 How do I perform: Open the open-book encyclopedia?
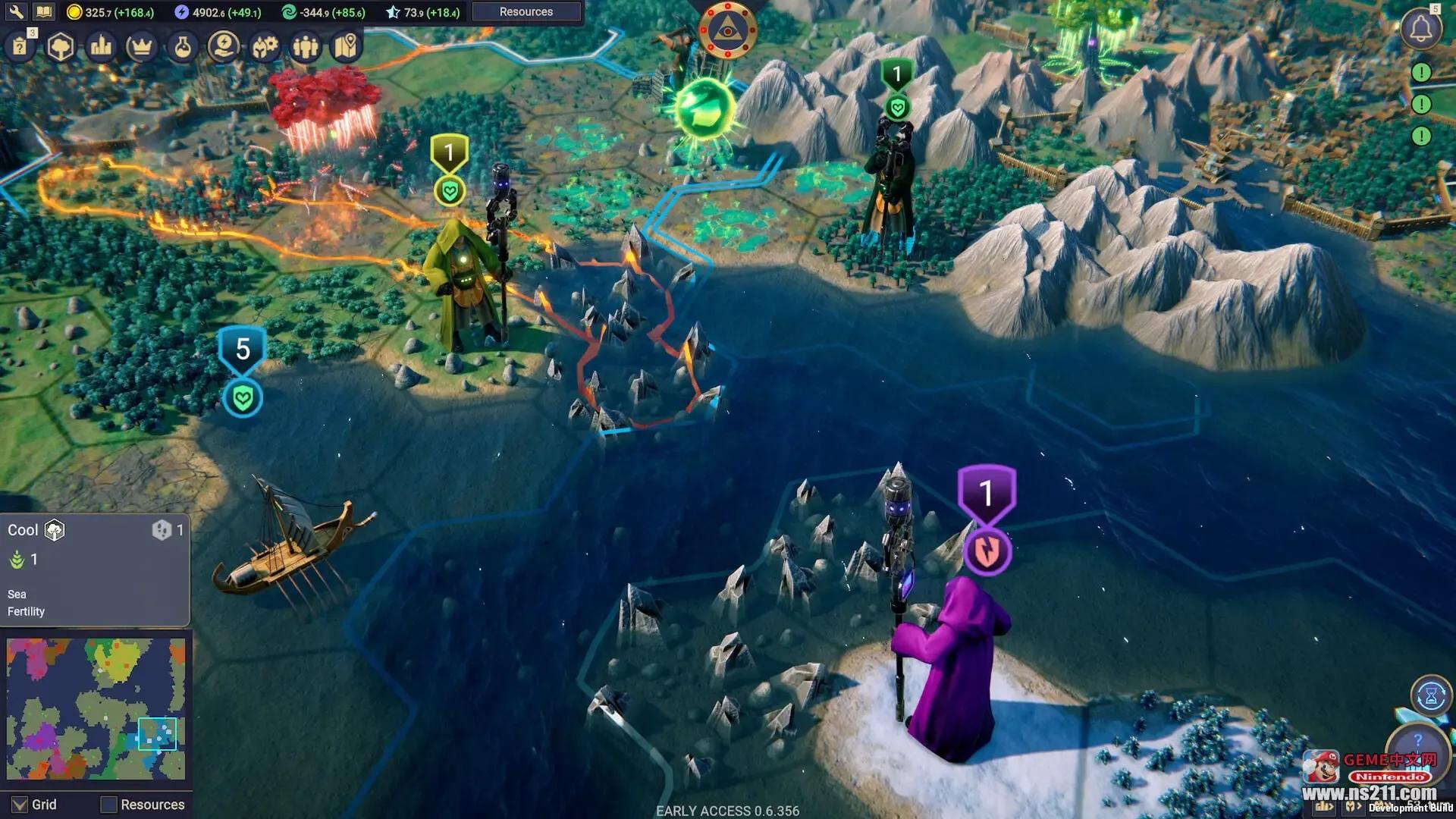[44, 11]
